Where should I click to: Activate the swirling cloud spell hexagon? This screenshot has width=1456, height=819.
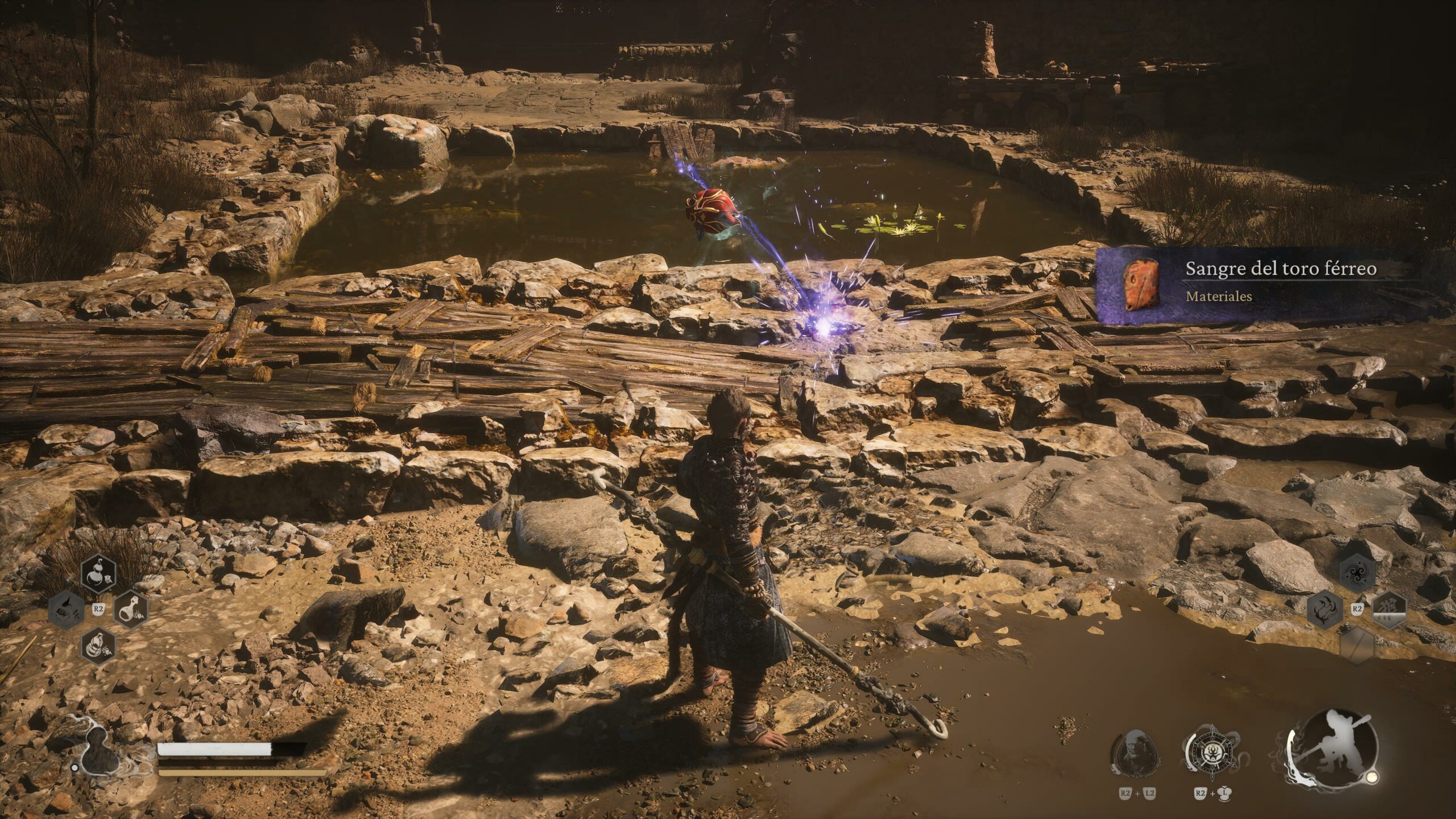click(1358, 573)
